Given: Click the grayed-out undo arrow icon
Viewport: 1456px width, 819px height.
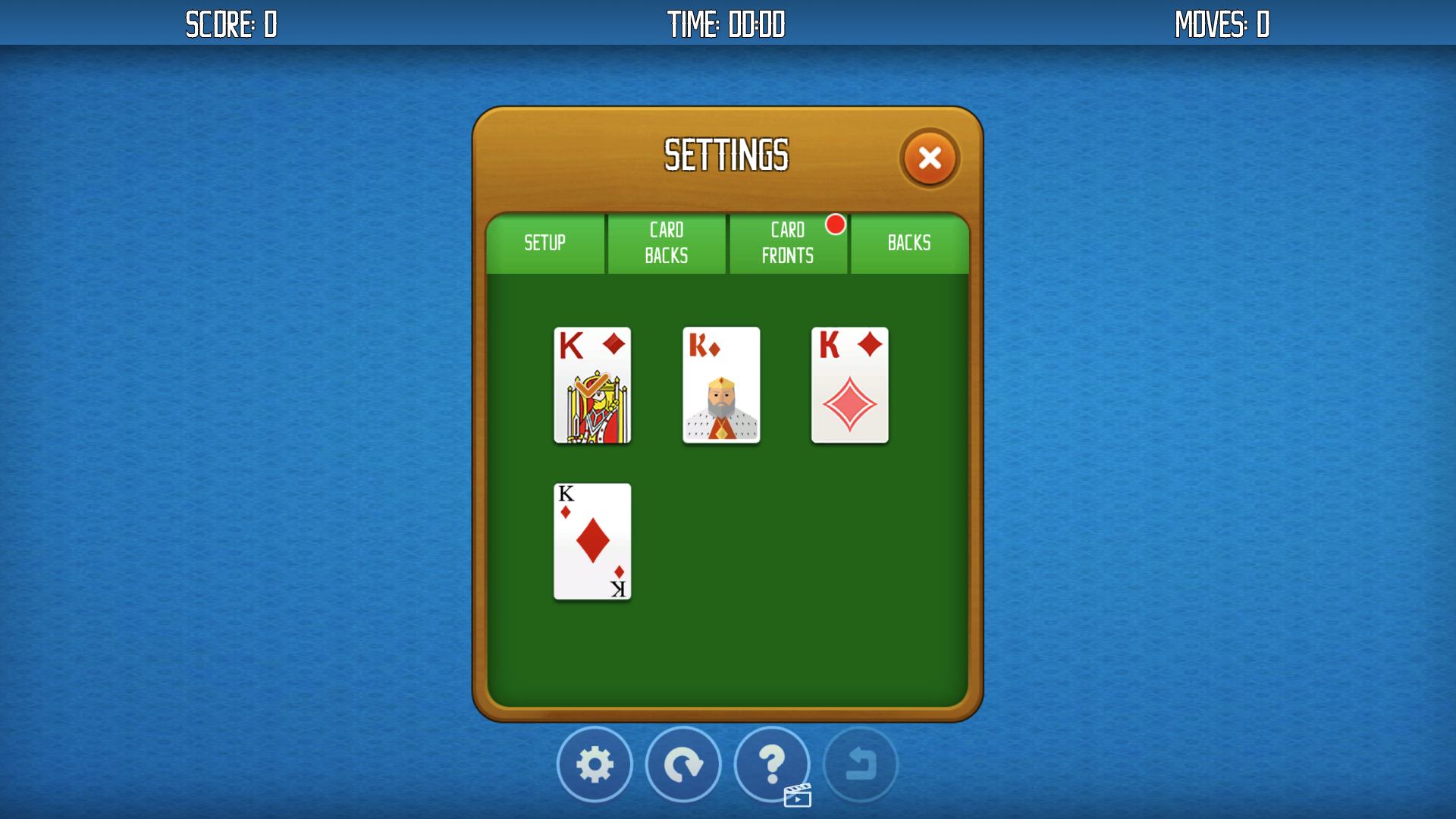Looking at the screenshot, I should (x=861, y=764).
